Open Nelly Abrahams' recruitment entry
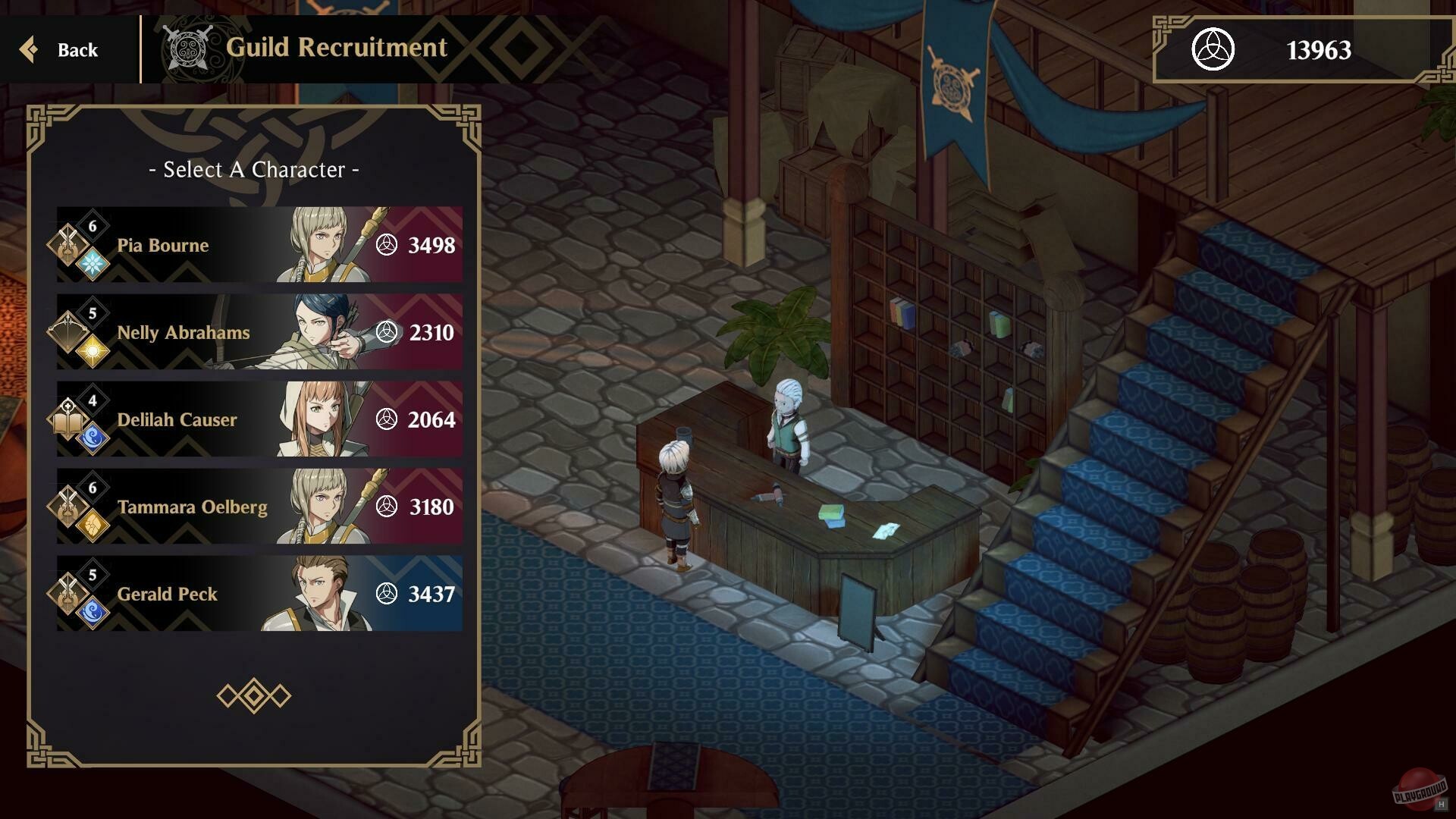The image size is (1456, 819). tap(258, 332)
